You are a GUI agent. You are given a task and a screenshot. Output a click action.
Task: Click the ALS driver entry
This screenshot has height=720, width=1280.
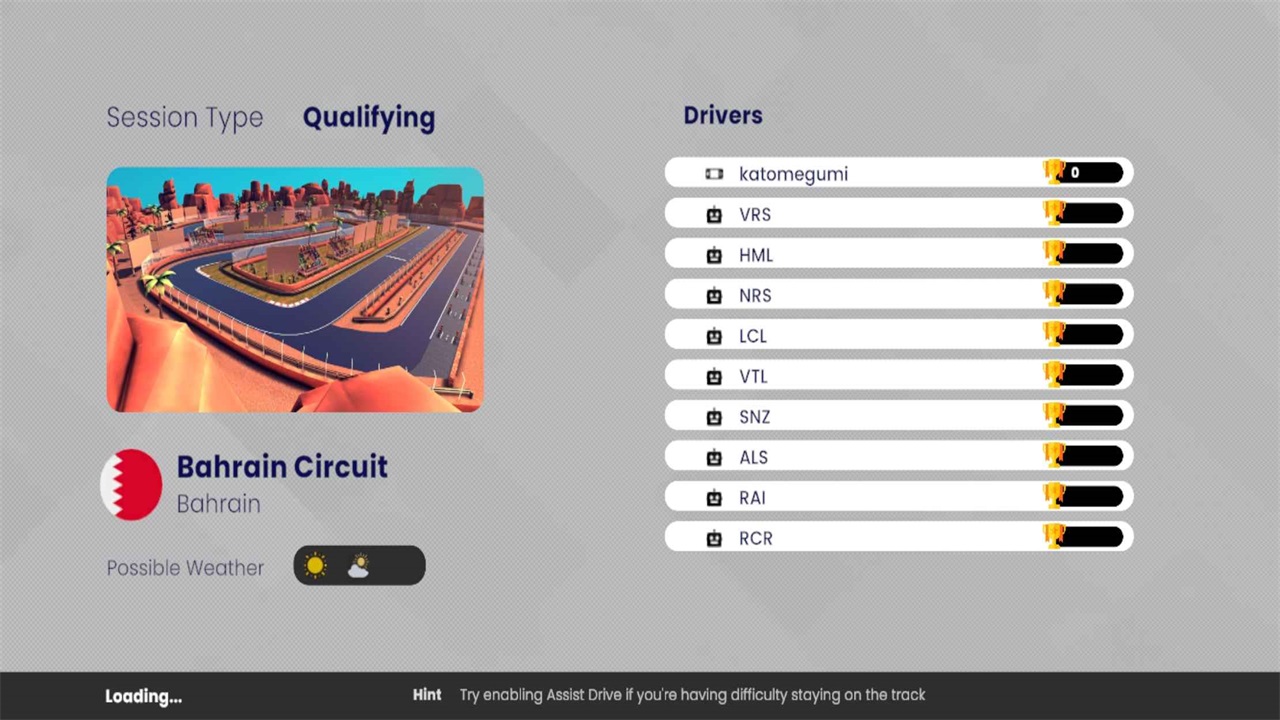point(898,457)
